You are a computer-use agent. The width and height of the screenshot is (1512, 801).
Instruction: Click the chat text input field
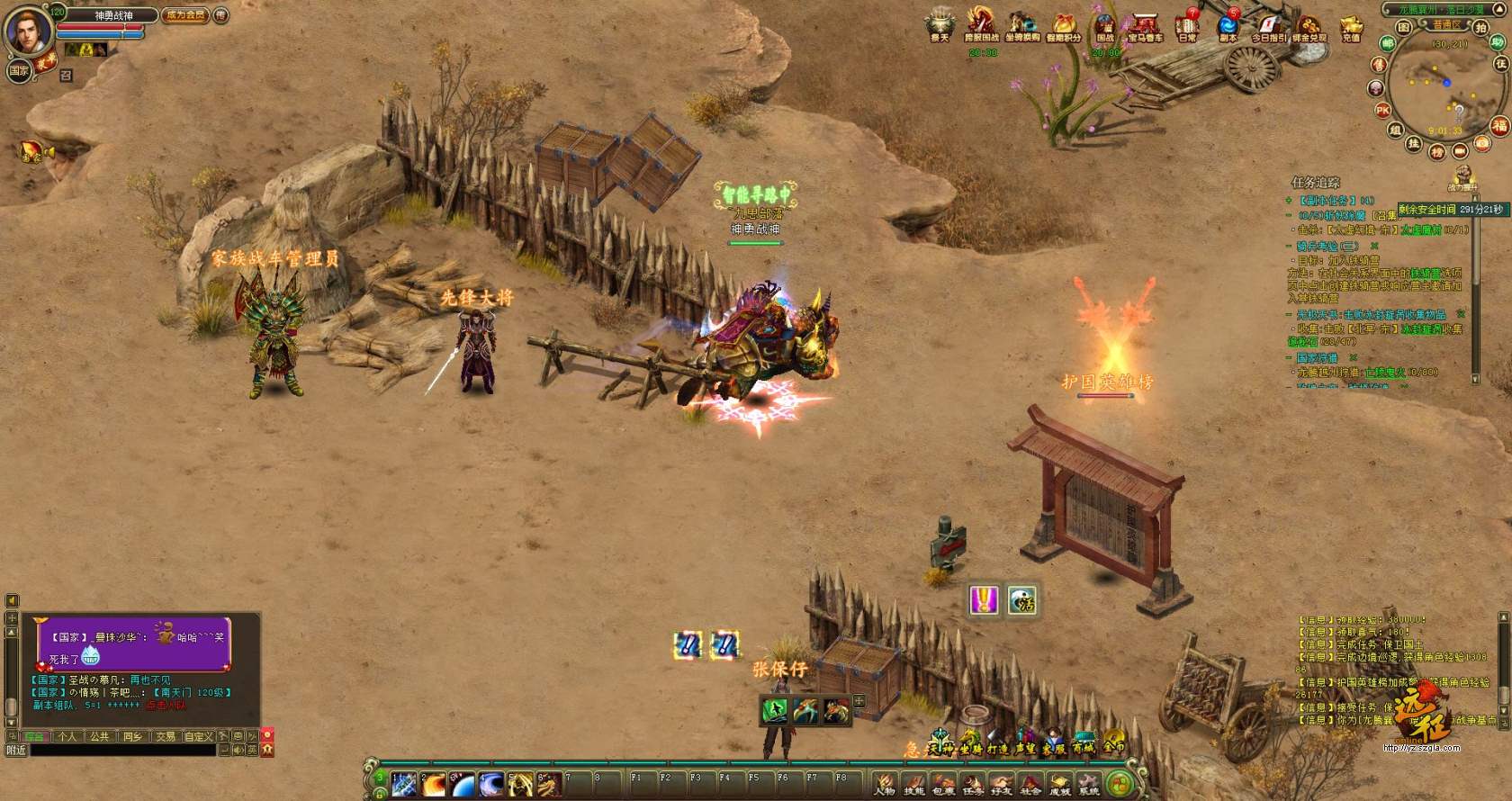pyautogui.click(x=121, y=750)
